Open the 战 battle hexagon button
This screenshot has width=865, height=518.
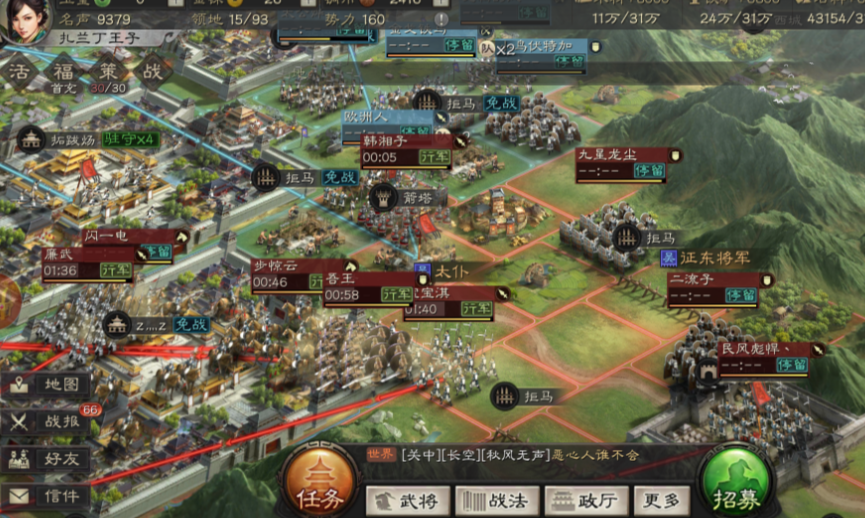[x=152, y=73]
